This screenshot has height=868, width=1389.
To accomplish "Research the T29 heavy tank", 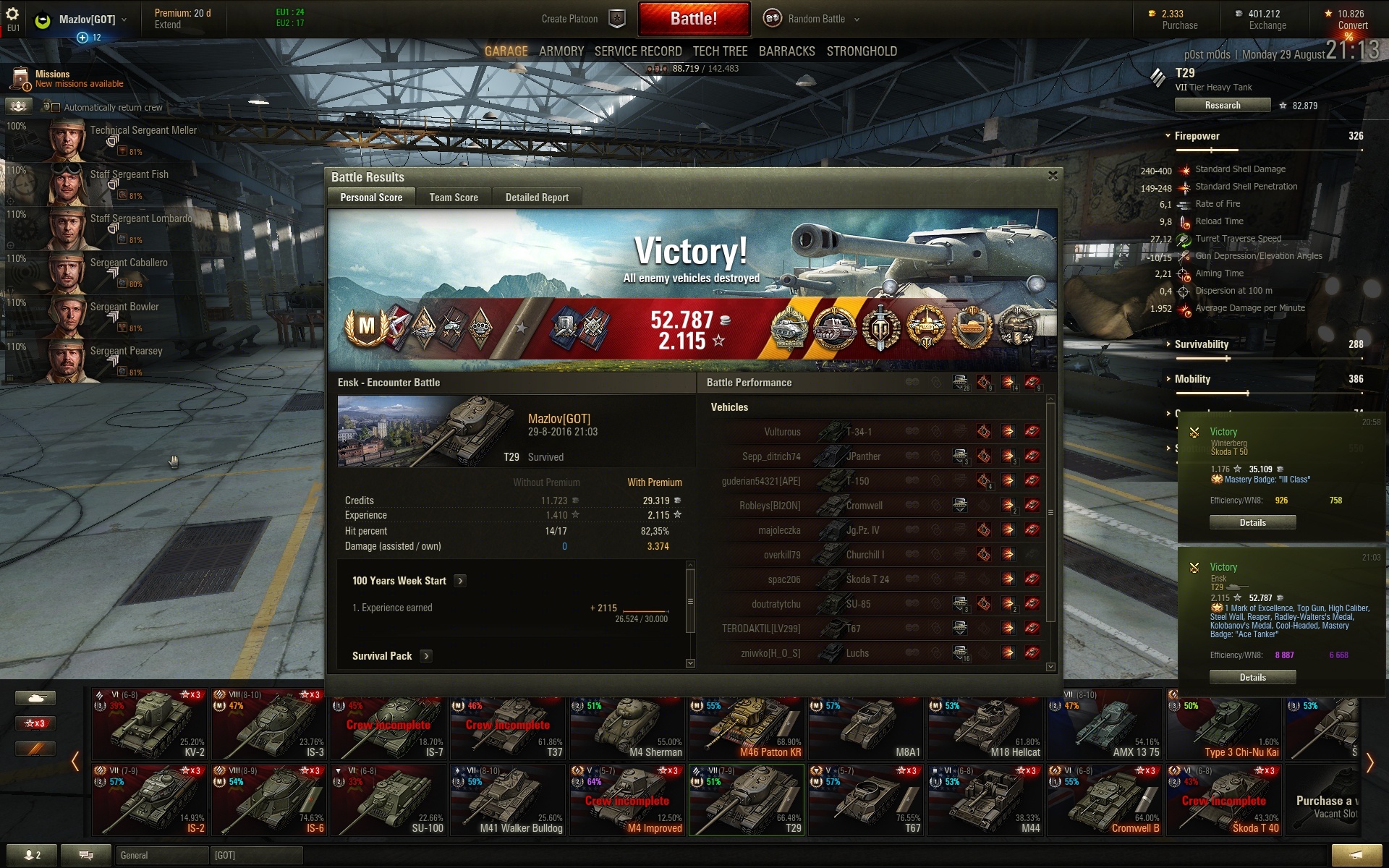I will tap(1222, 106).
